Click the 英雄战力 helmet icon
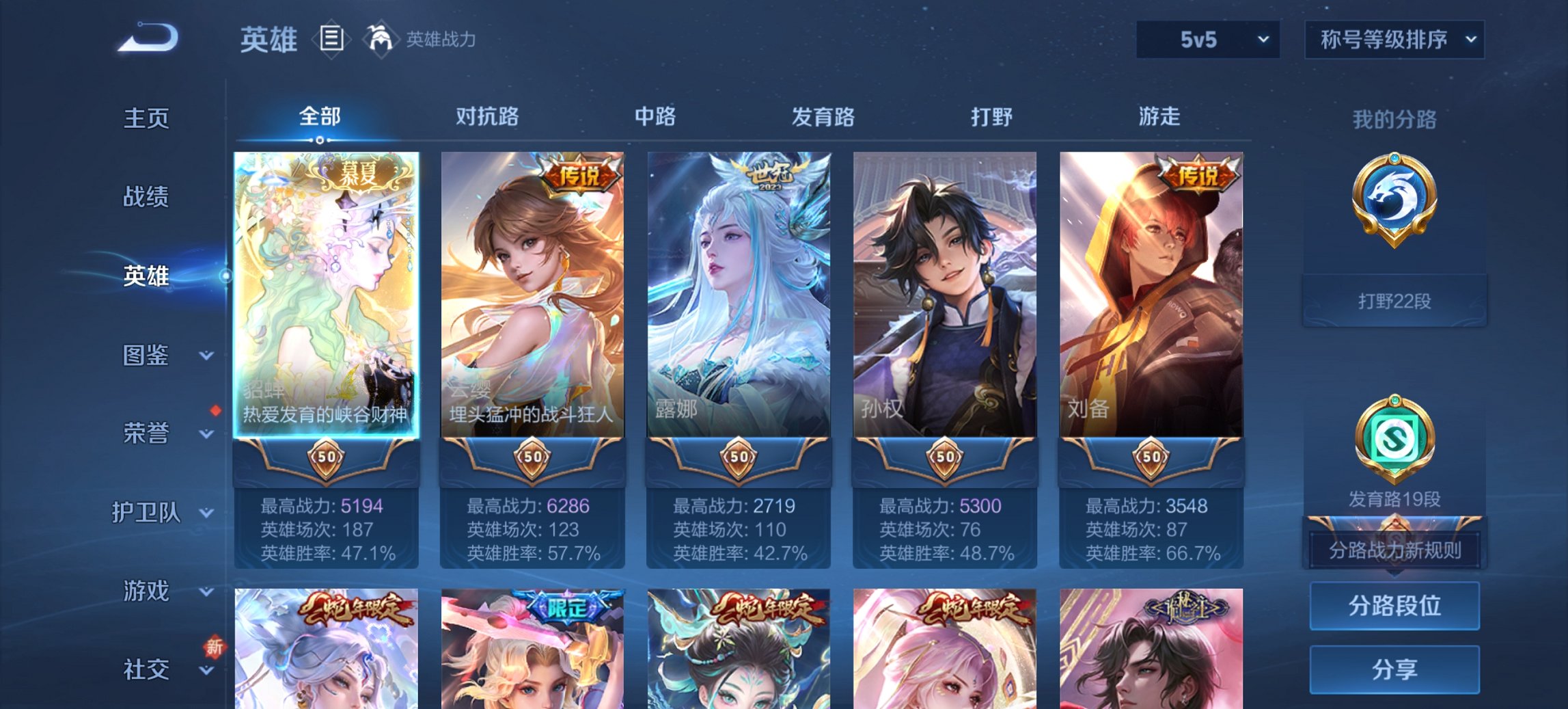The width and height of the screenshot is (1568, 709). pos(381,39)
